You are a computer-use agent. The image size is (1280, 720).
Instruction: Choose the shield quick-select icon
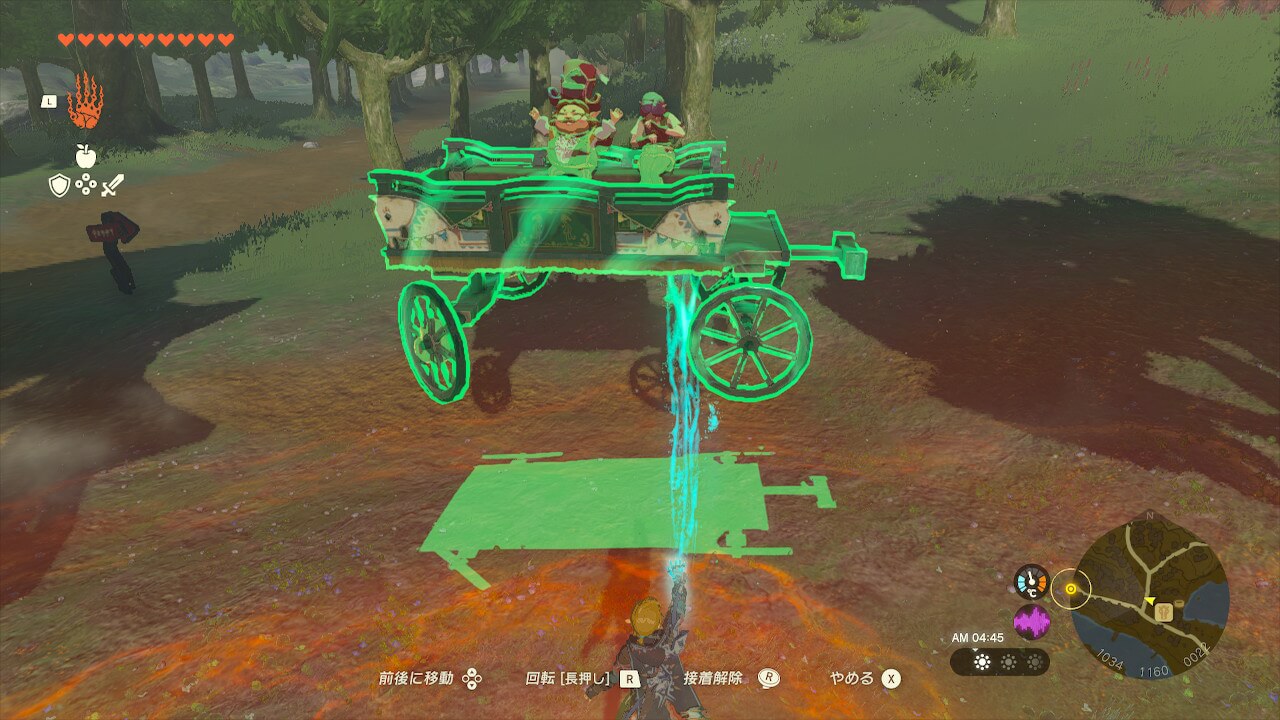(x=60, y=185)
